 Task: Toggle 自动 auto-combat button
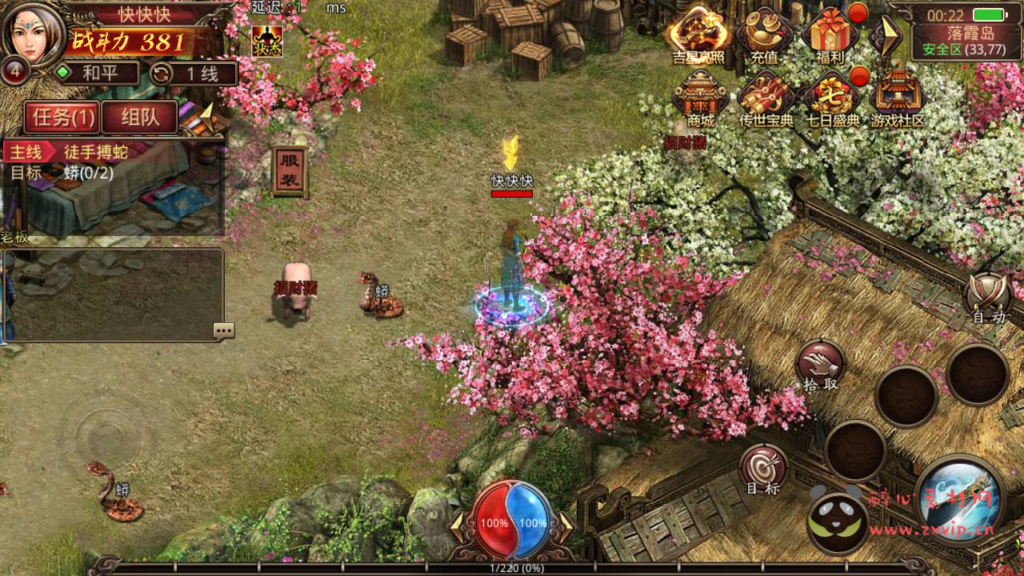click(x=987, y=297)
